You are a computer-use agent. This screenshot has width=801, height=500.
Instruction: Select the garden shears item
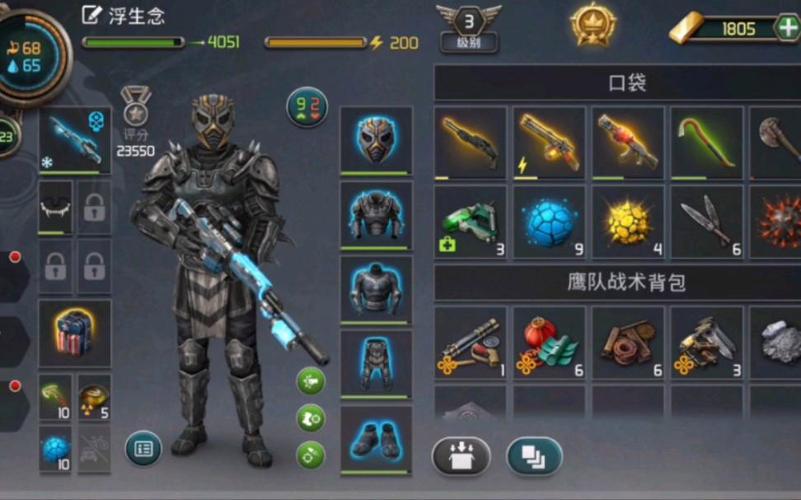click(705, 221)
